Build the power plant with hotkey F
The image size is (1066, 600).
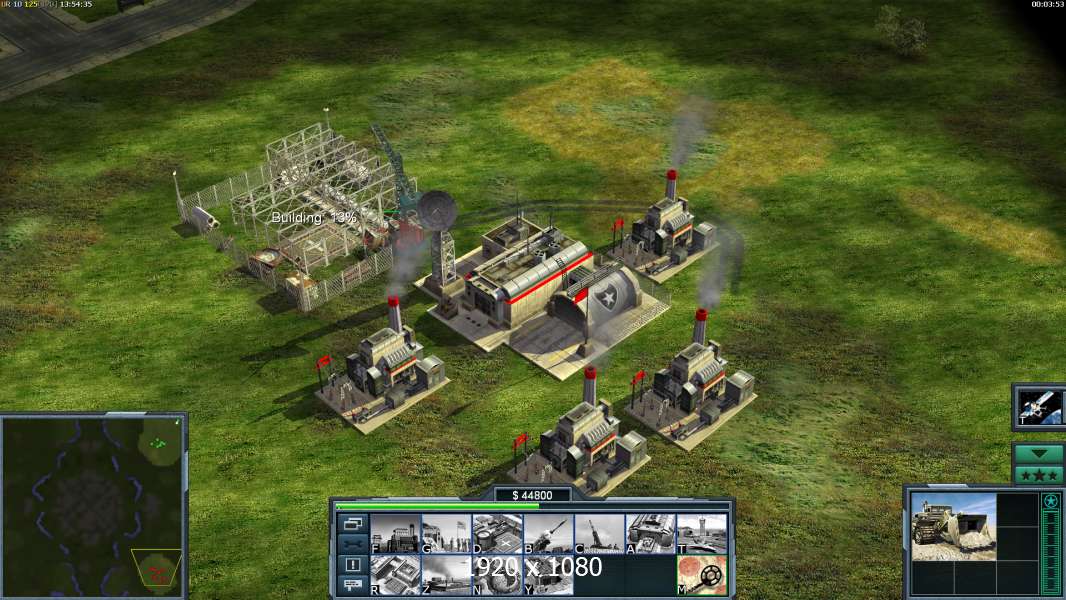click(x=395, y=534)
